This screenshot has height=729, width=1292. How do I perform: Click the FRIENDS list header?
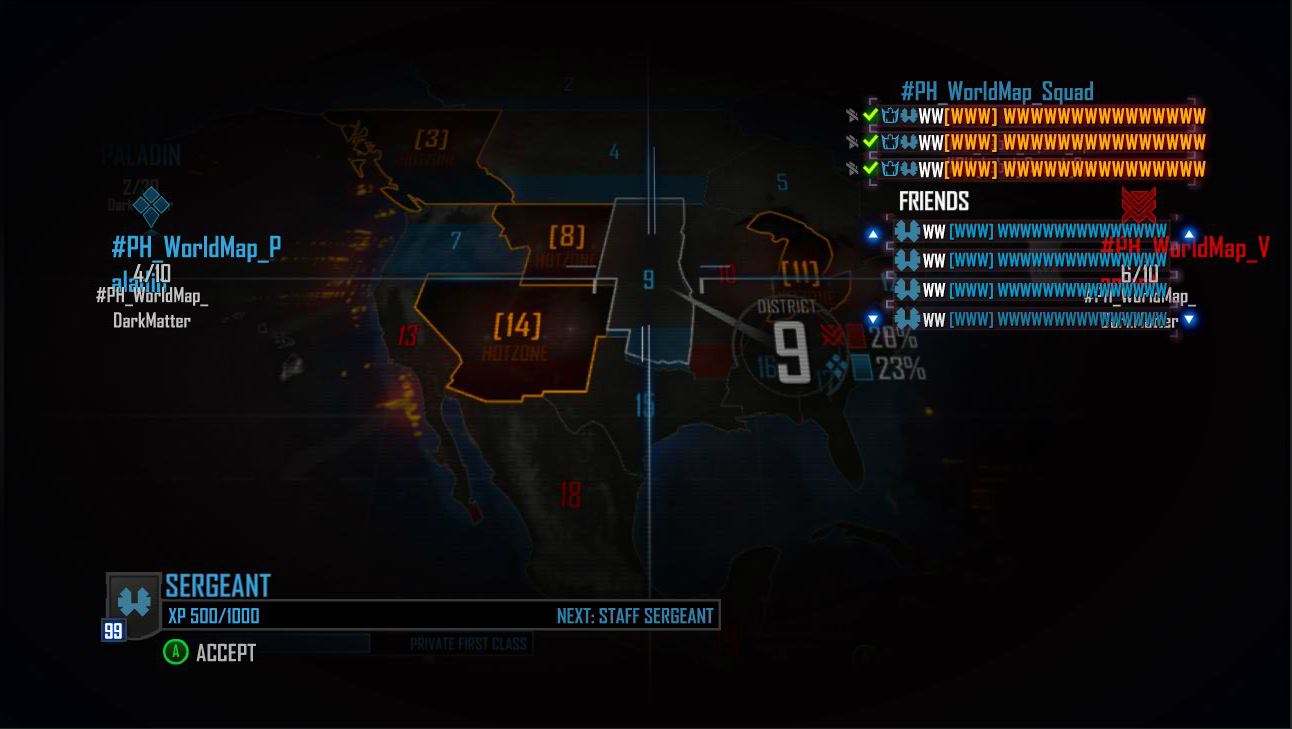pos(934,201)
